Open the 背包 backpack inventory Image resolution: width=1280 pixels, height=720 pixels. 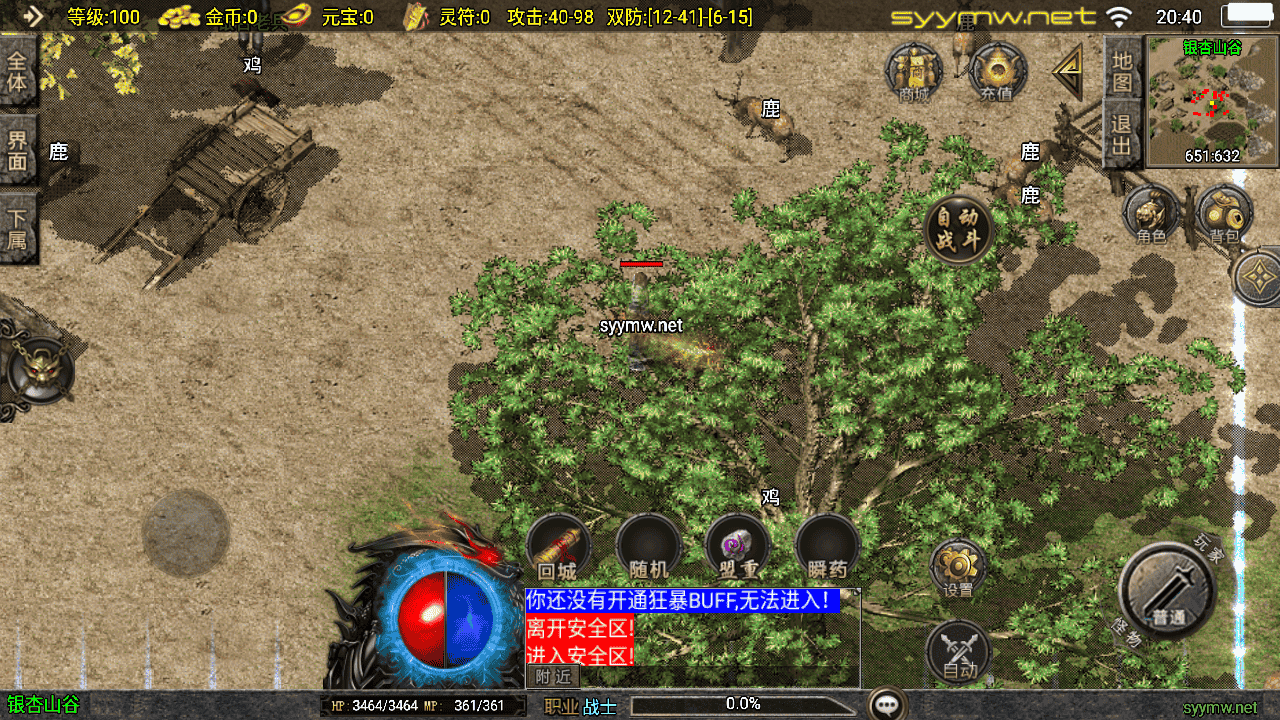pos(1224,214)
